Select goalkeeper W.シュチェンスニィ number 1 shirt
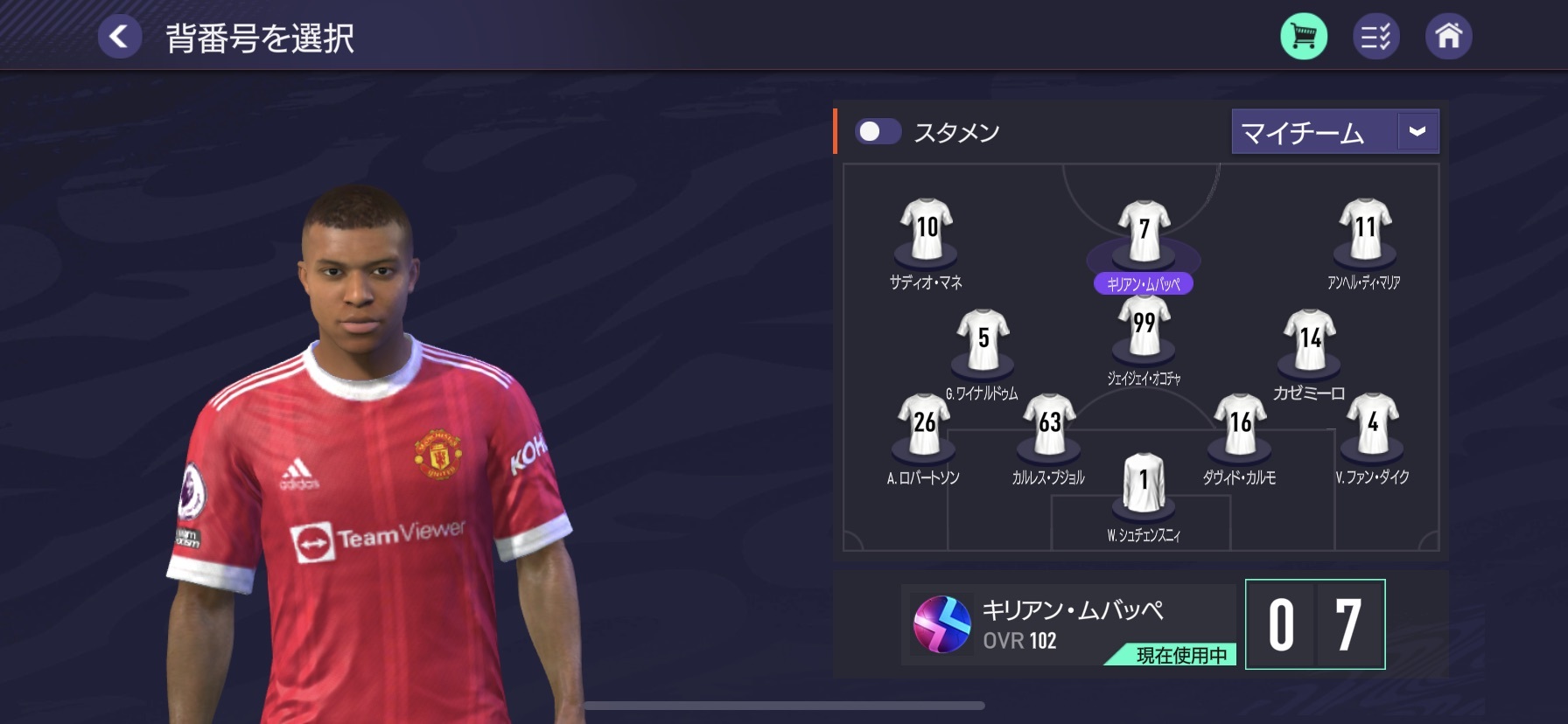This screenshot has width=1568, height=724. 1144,482
